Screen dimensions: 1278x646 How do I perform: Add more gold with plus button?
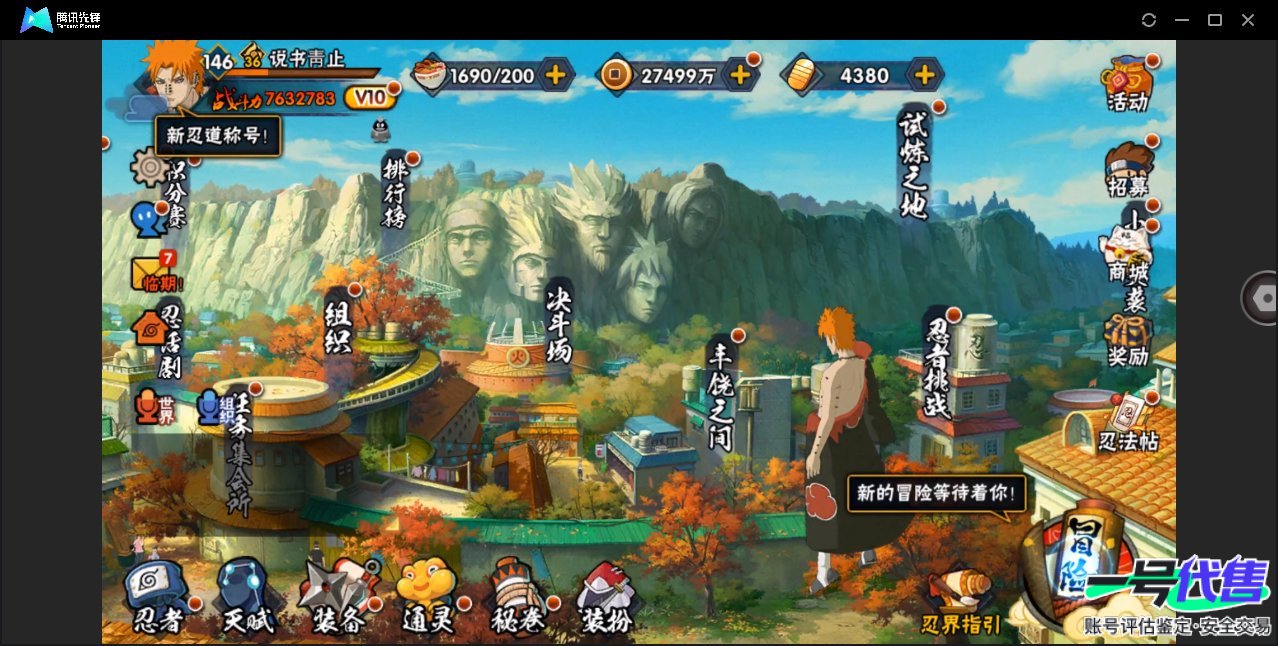[925, 74]
